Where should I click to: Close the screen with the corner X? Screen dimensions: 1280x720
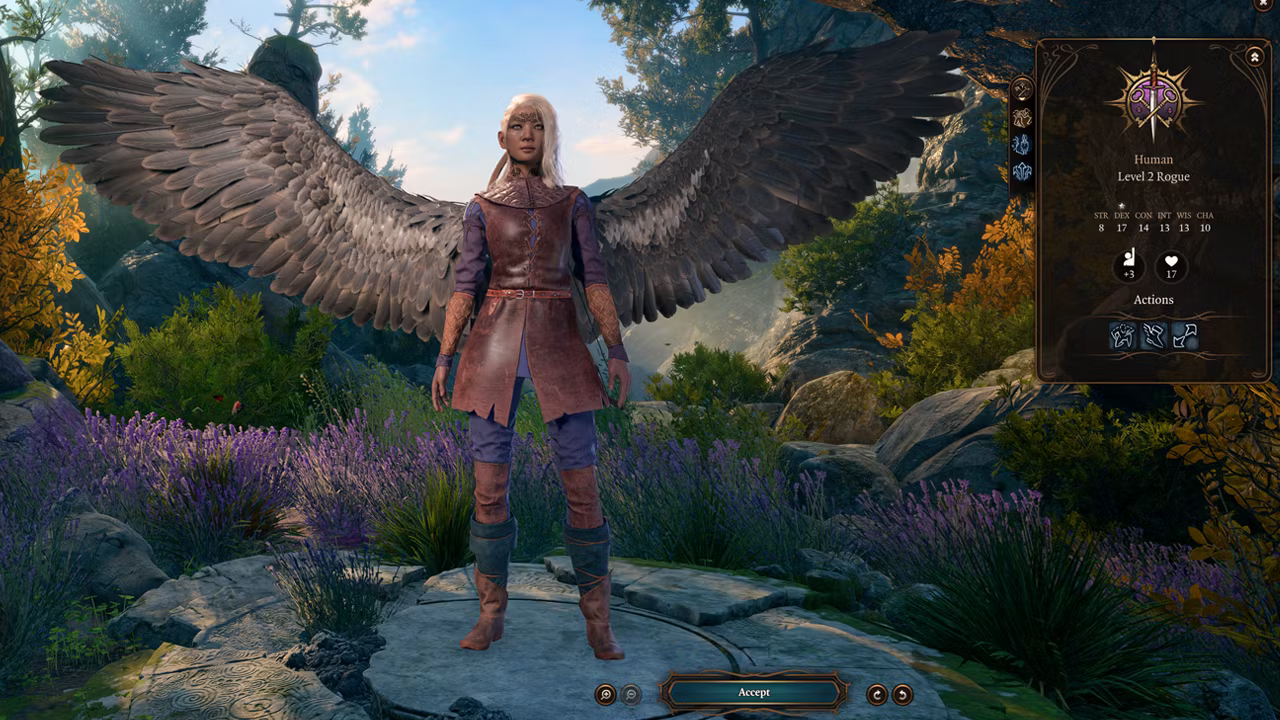[x=1263, y=5]
